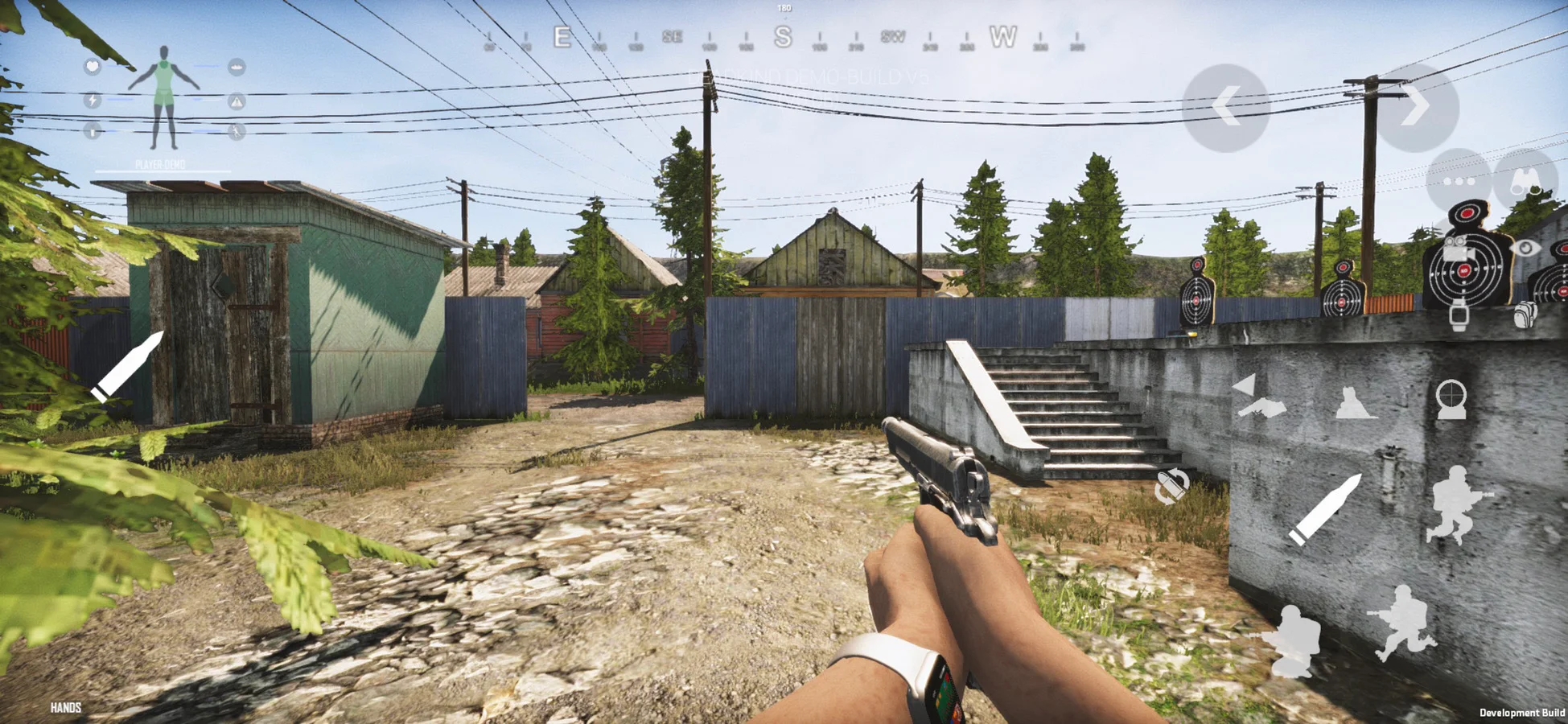Image resolution: width=1568 pixels, height=724 pixels.
Task: Tap the right arrow circle button
Action: 1417,107
